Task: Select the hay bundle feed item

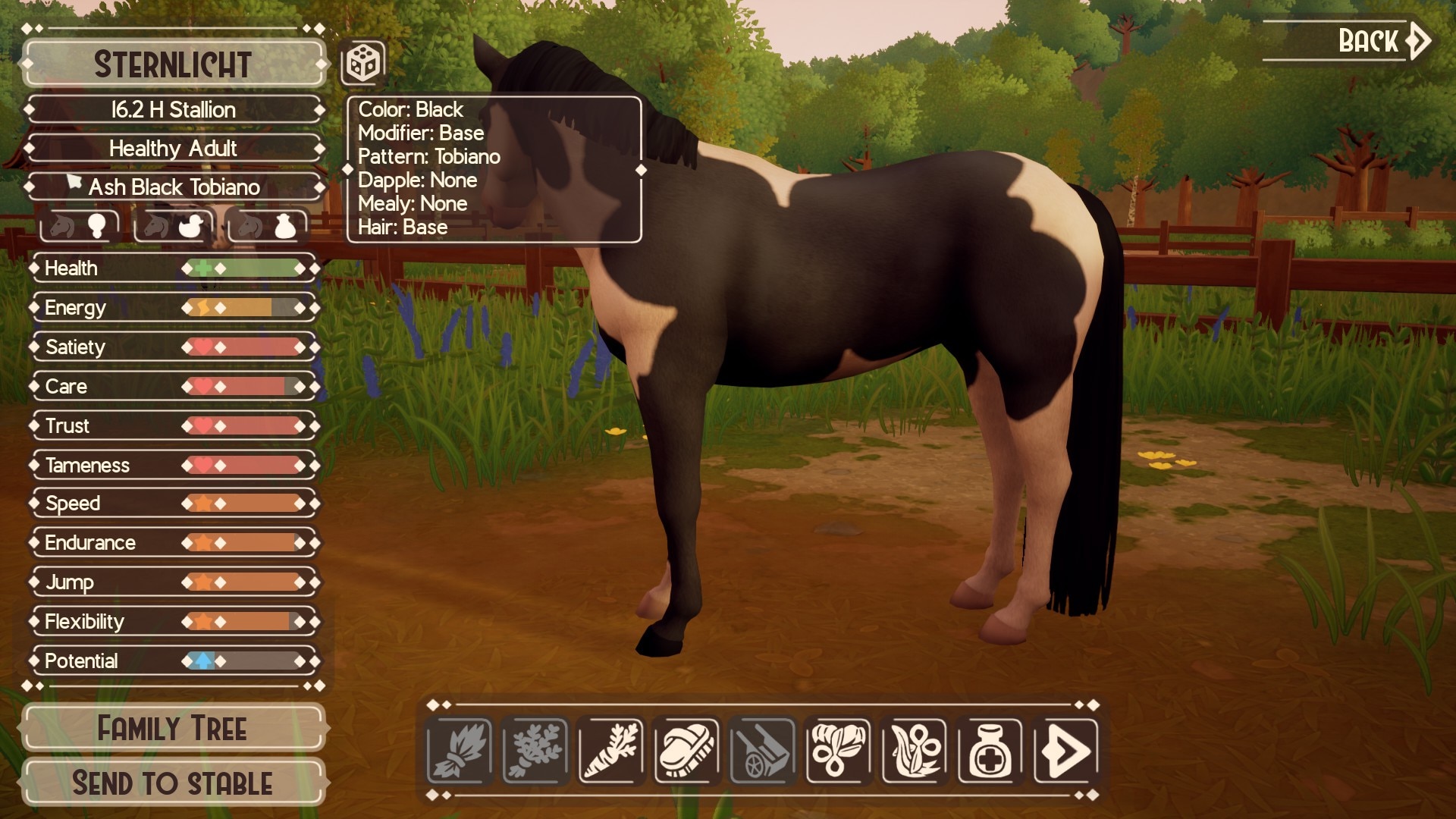Action: pyautogui.click(x=460, y=751)
